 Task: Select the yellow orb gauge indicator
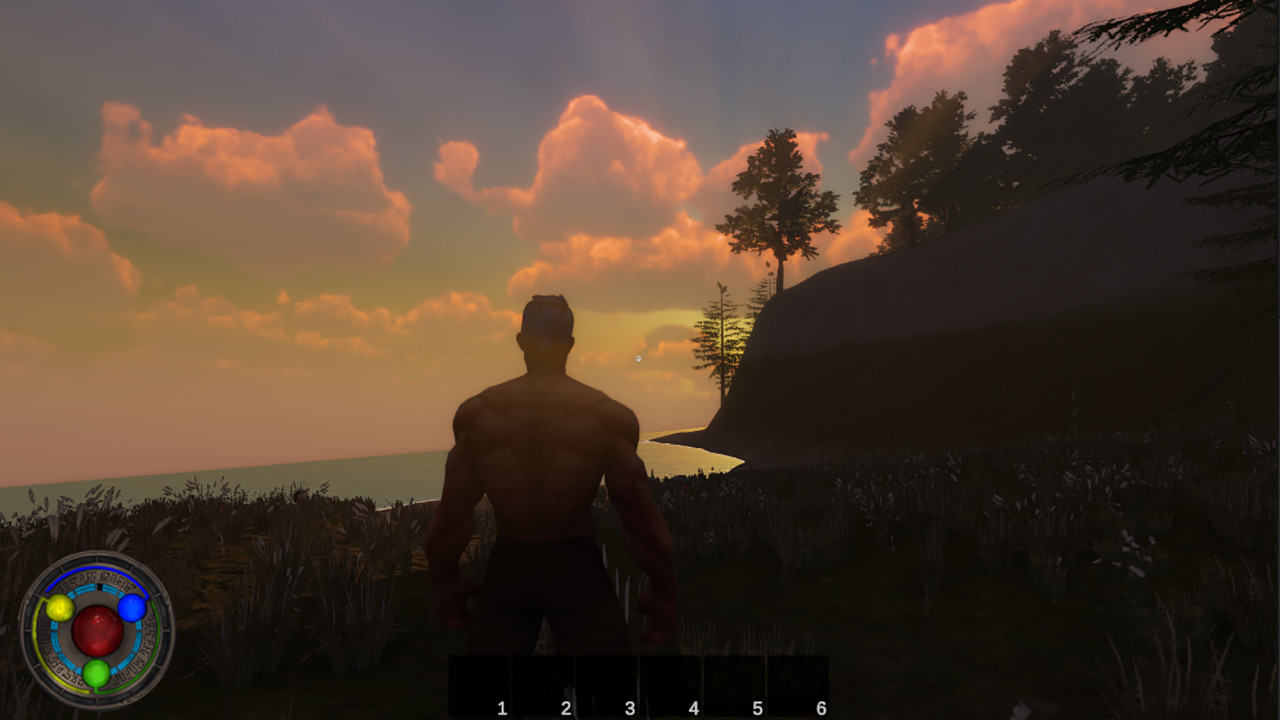(60, 608)
